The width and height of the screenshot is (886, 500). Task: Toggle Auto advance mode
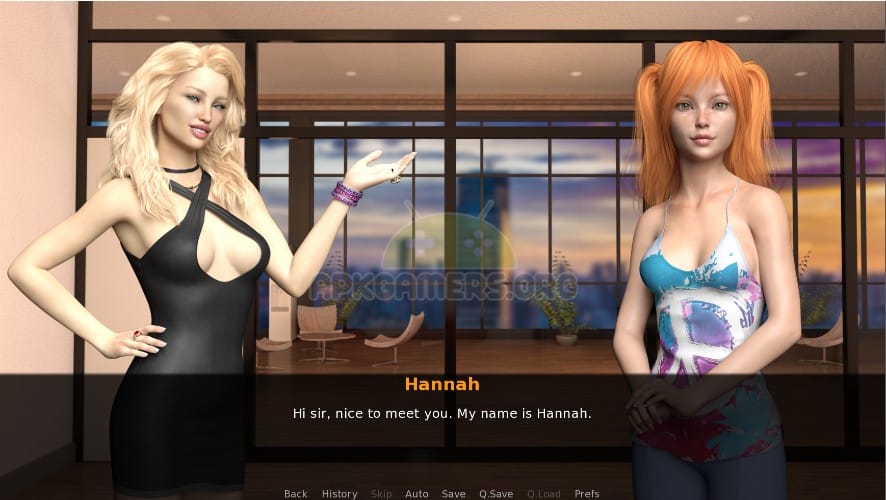[x=416, y=494]
